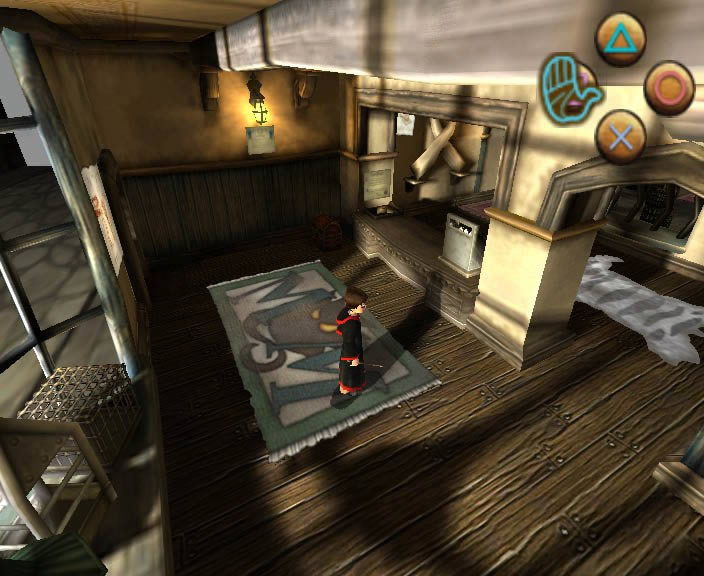This screenshot has width=704, height=576.
Task: Select the blue hand action icon
Action: tap(566, 86)
